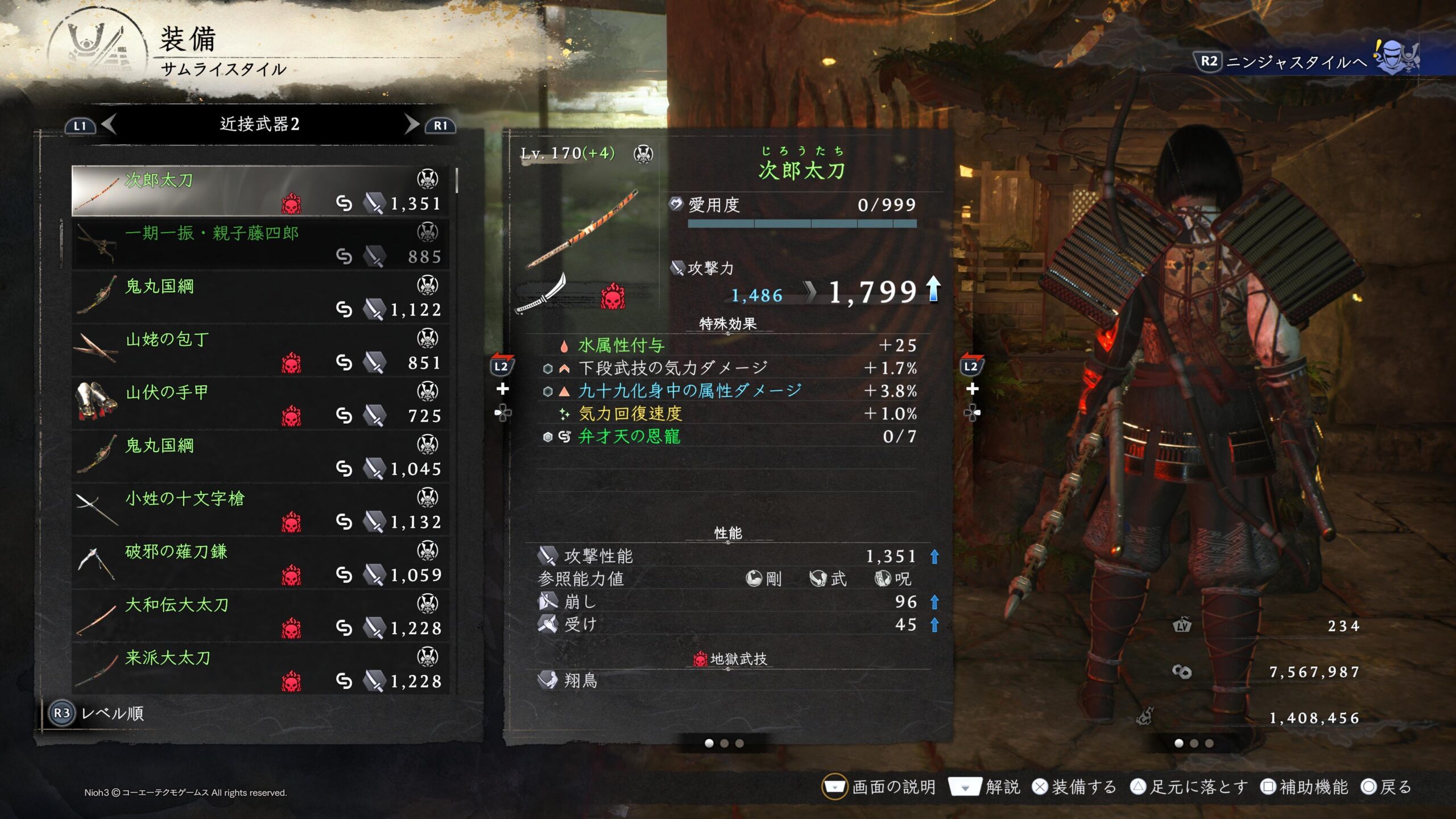Go to next equipment category arrow
1456x819 pixels.
tap(411, 124)
